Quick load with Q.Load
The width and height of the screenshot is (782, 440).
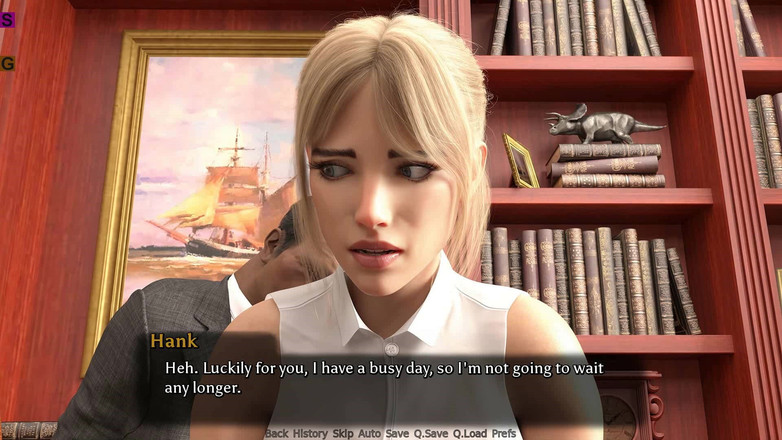click(x=470, y=433)
